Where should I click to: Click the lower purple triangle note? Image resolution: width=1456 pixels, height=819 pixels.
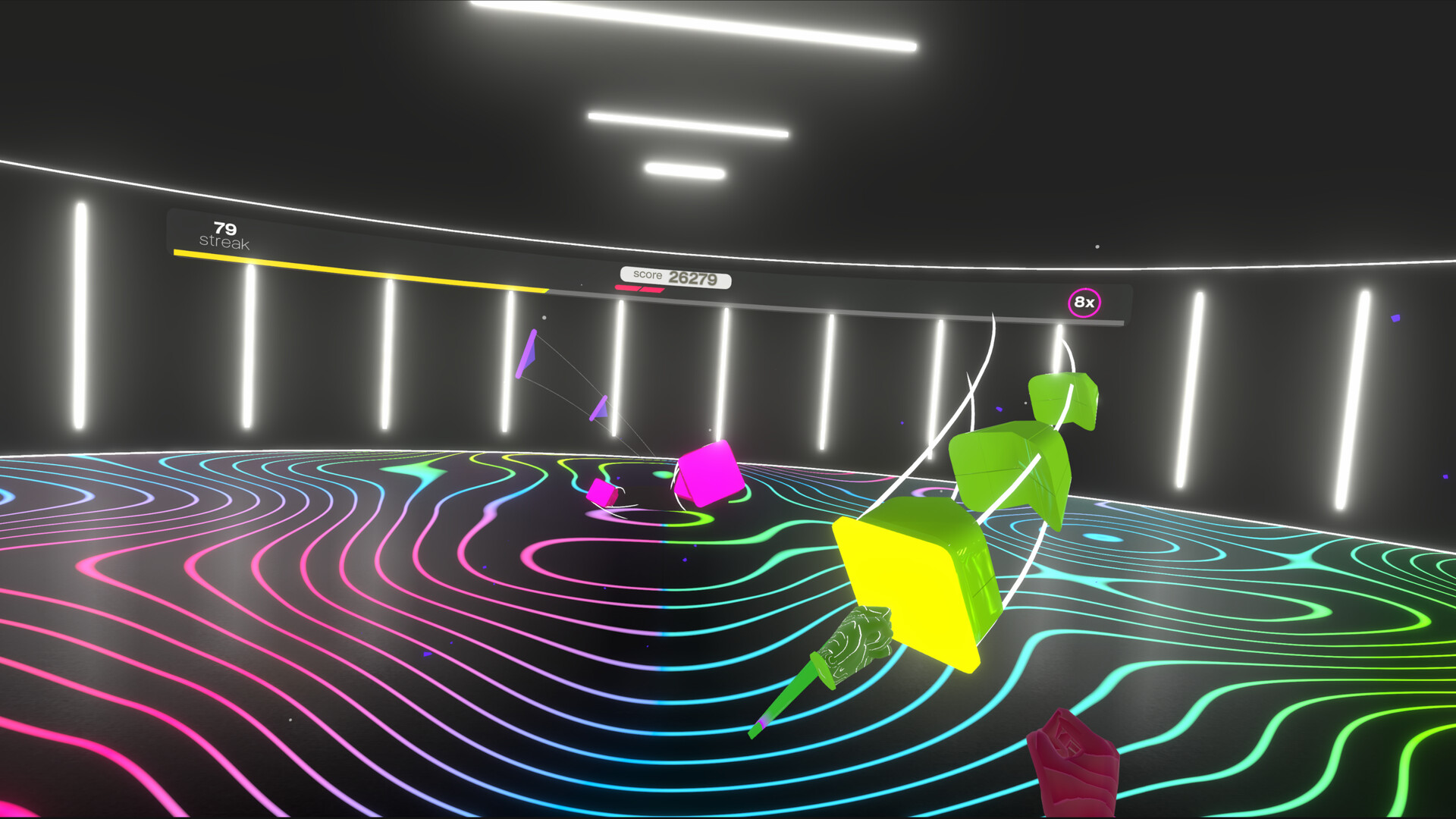click(x=599, y=407)
